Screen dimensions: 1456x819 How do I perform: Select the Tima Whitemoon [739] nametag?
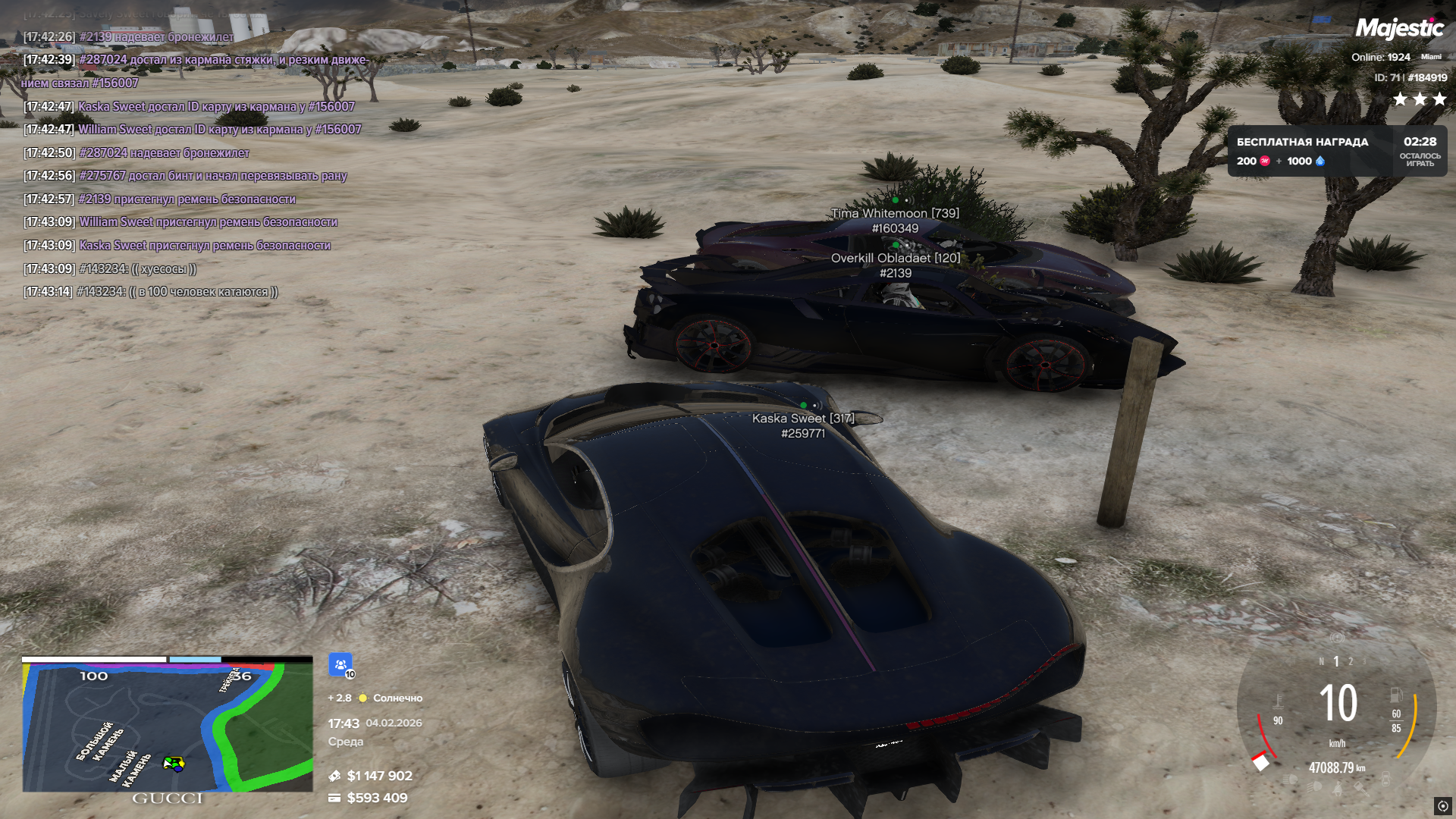point(895,214)
